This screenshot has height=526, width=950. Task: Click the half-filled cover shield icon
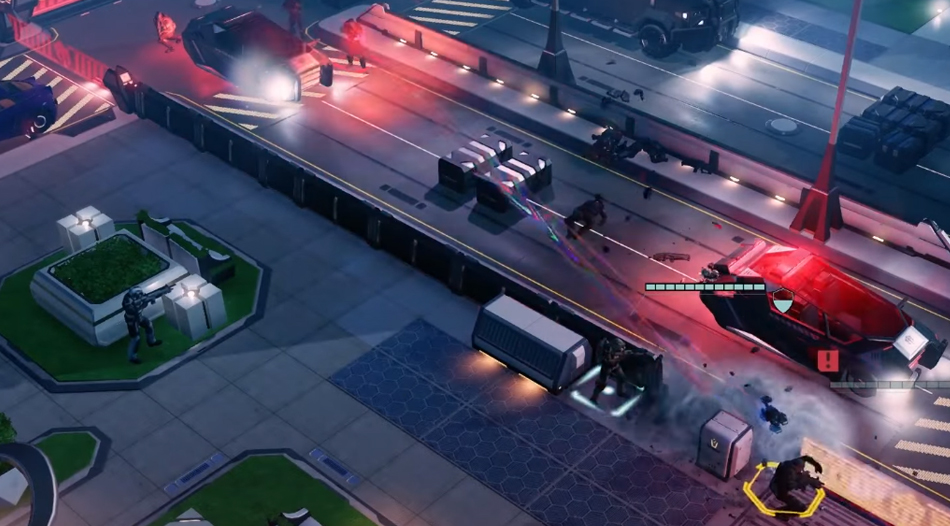pyautogui.click(x=783, y=298)
